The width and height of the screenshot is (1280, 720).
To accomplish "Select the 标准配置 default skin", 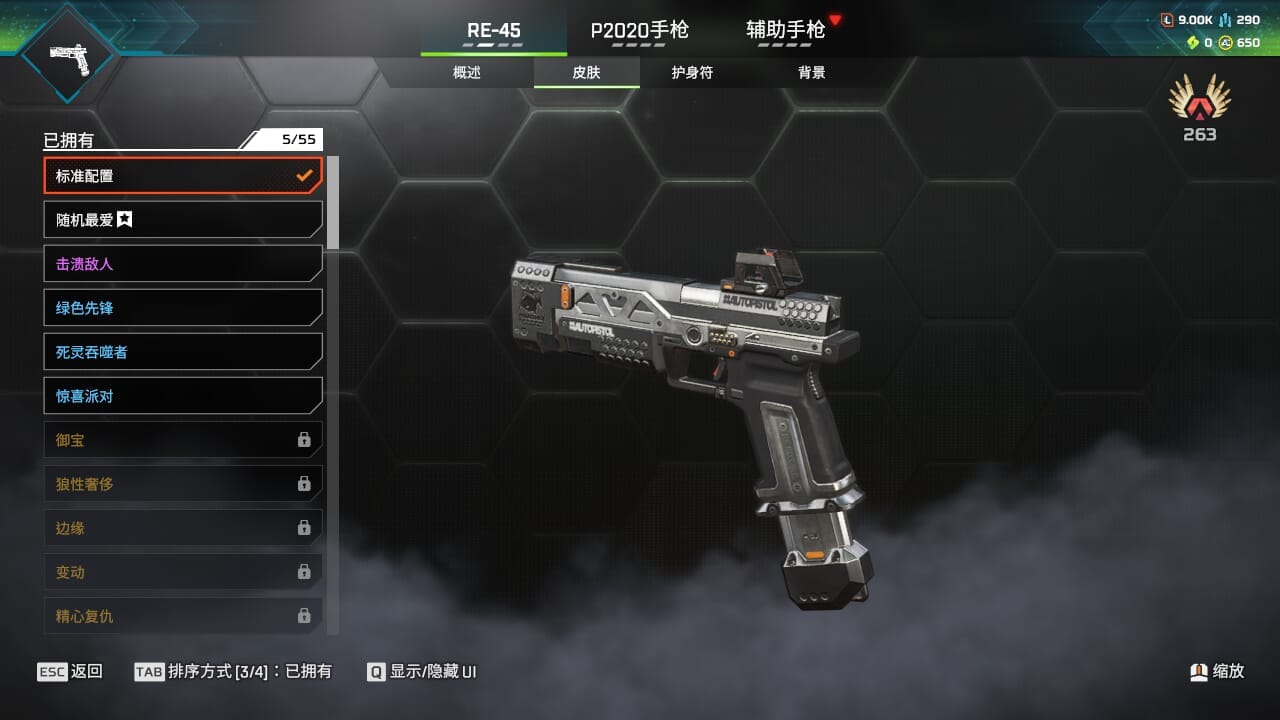I will 183,176.
